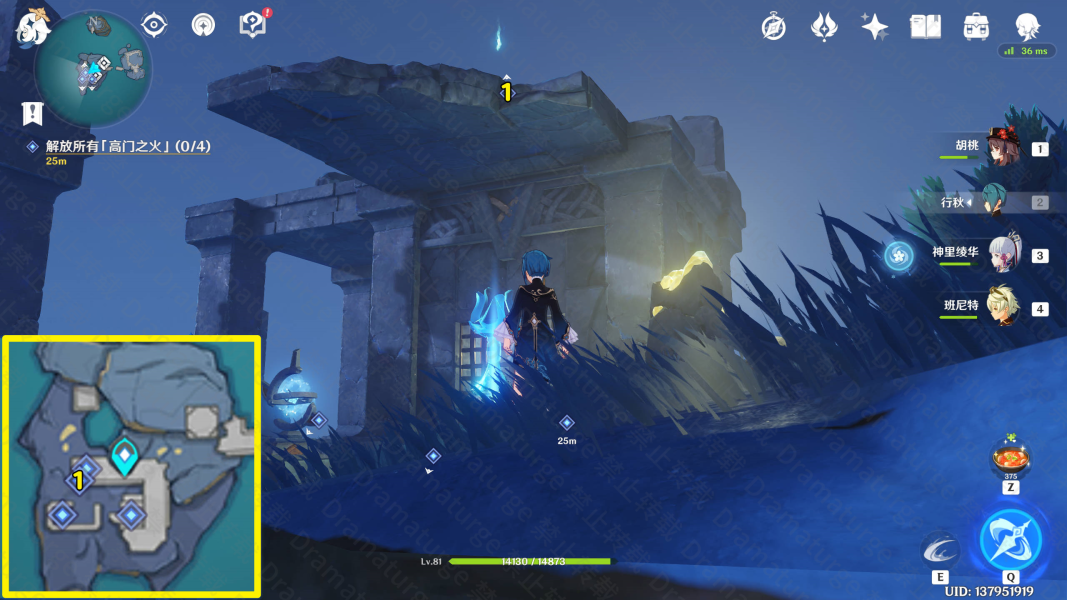The image size is (1067, 600).
Task: Open the Paimon main menu
Action: [33, 25]
